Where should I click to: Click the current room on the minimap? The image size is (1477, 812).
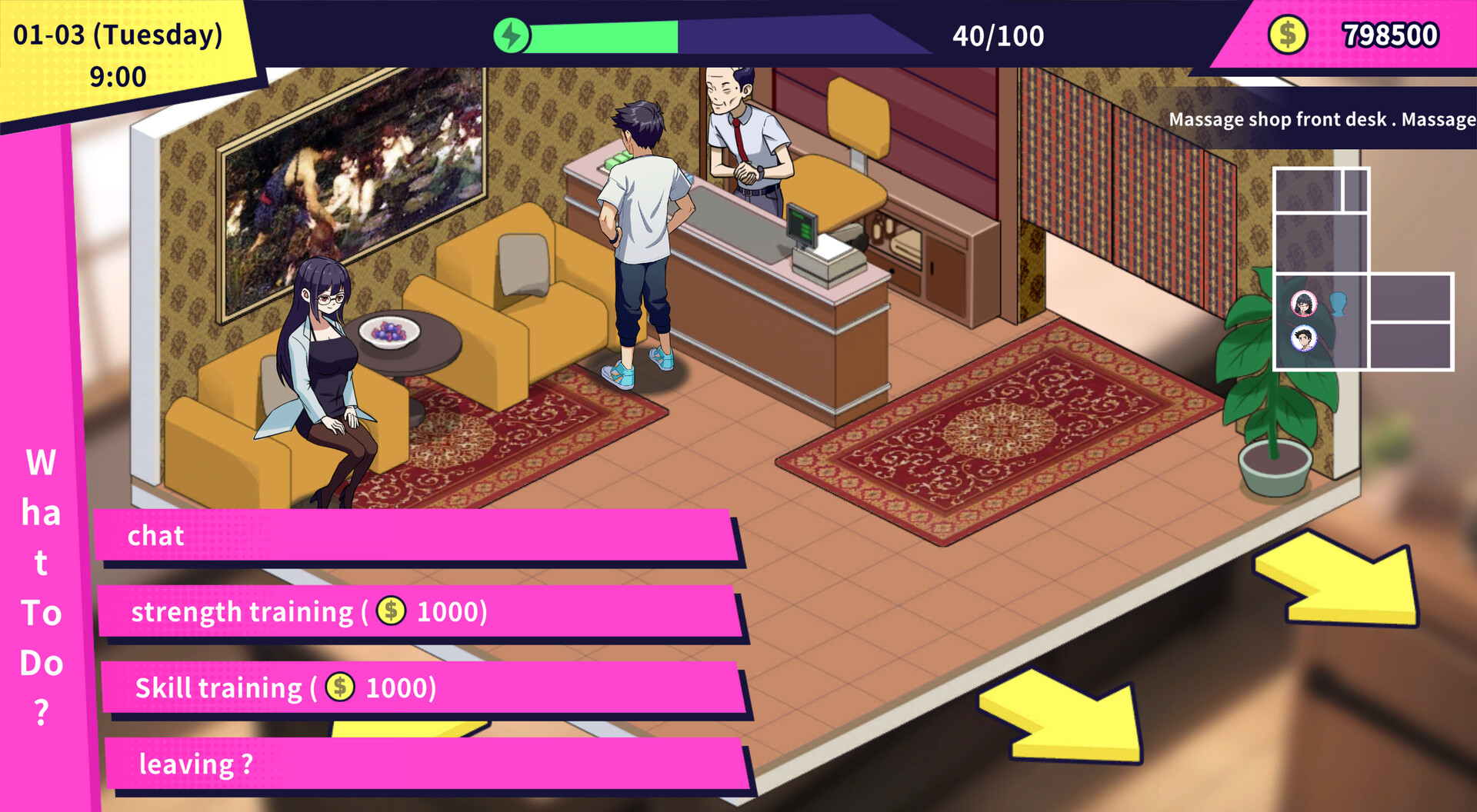pyautogui.click(x=1320, y=321)
